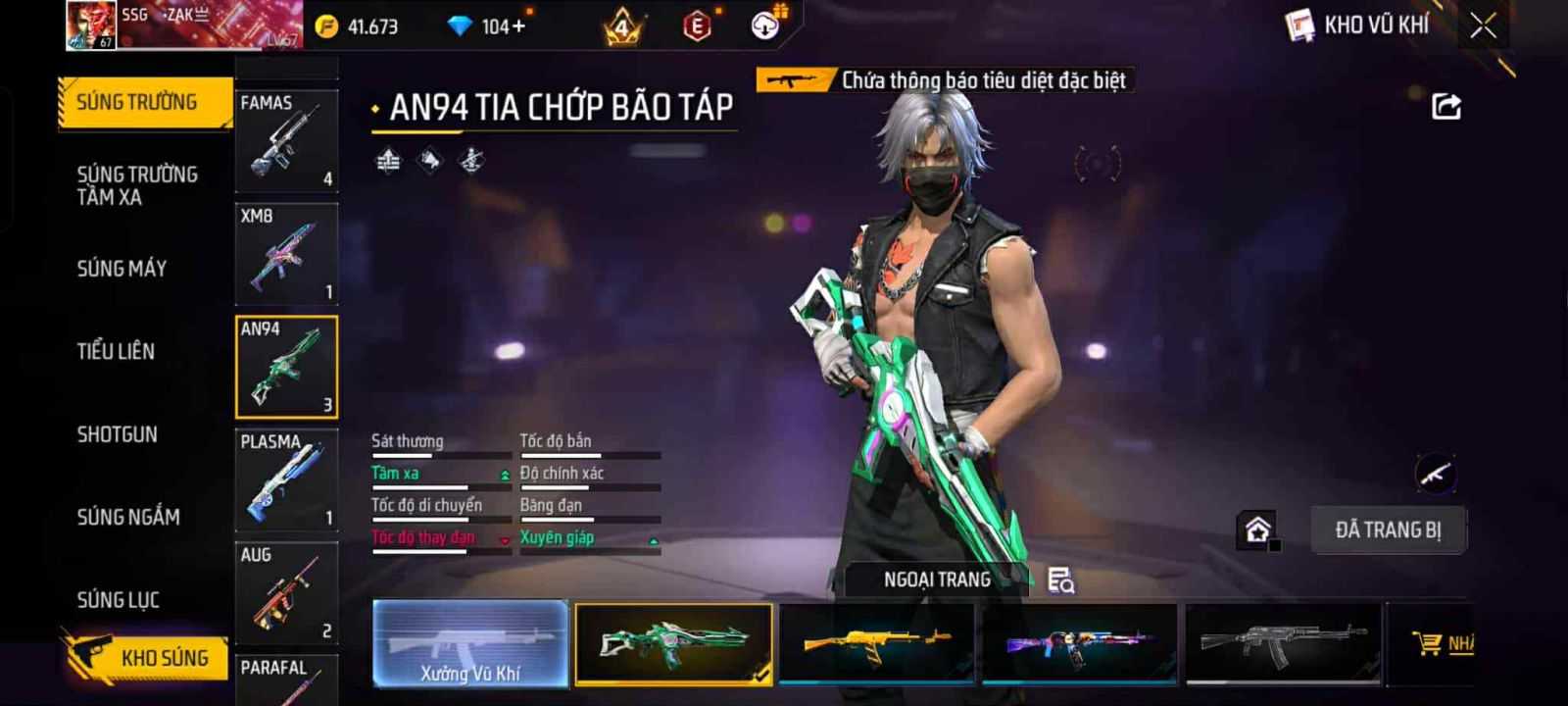
Task: Share the weapon via share icon
Action: [1446, 106]
